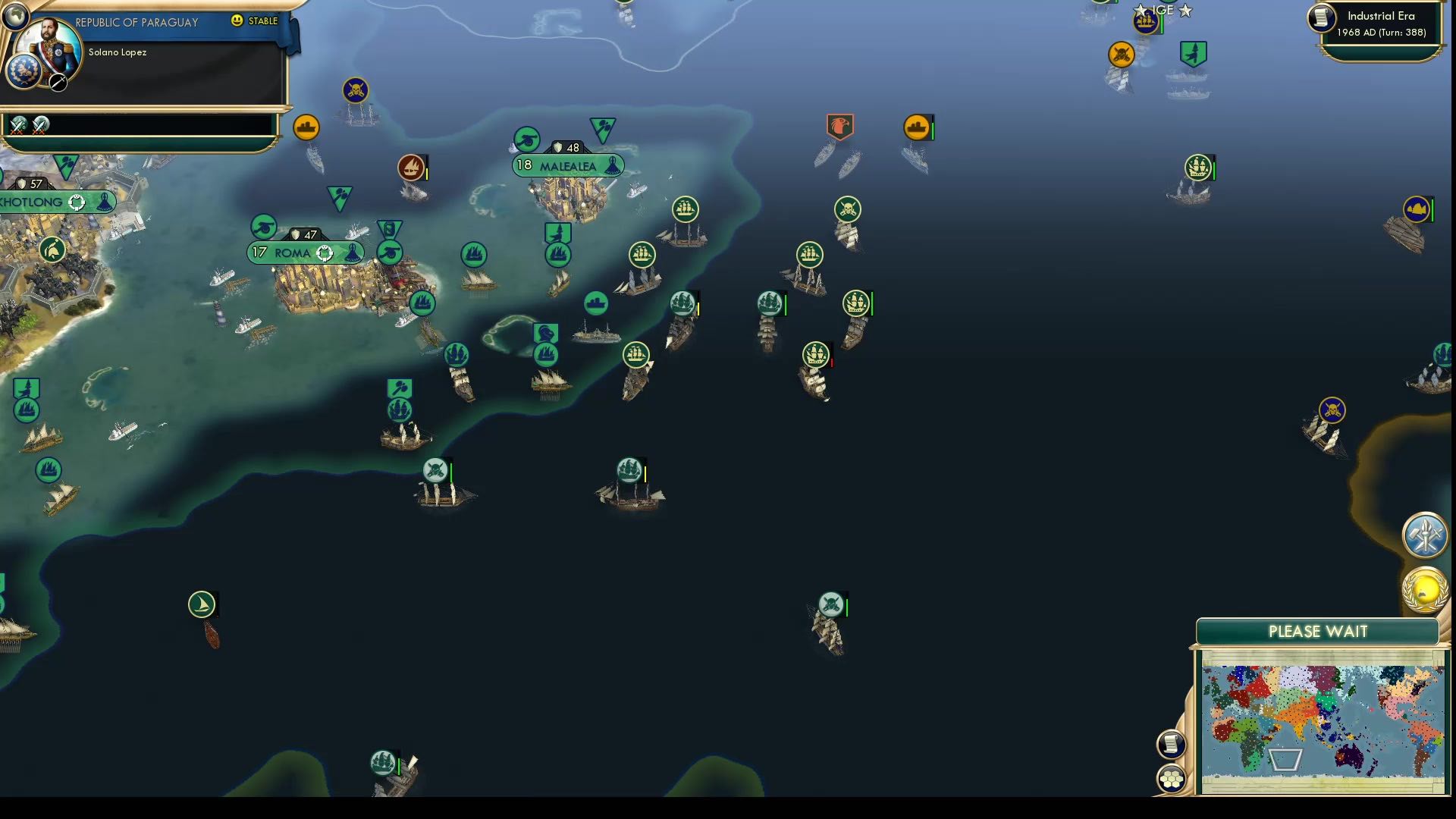
Task: Select the yellow worker embarked unit icon
Action: pyautogui.click(x=306, y=127)
